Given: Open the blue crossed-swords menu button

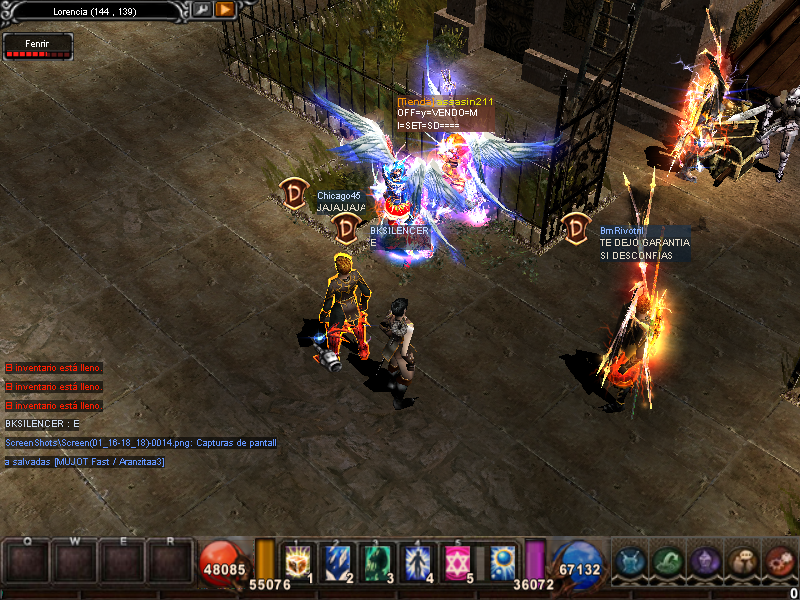Looking at the screenshot, I should pyautogui.click(x=631, y=562).
